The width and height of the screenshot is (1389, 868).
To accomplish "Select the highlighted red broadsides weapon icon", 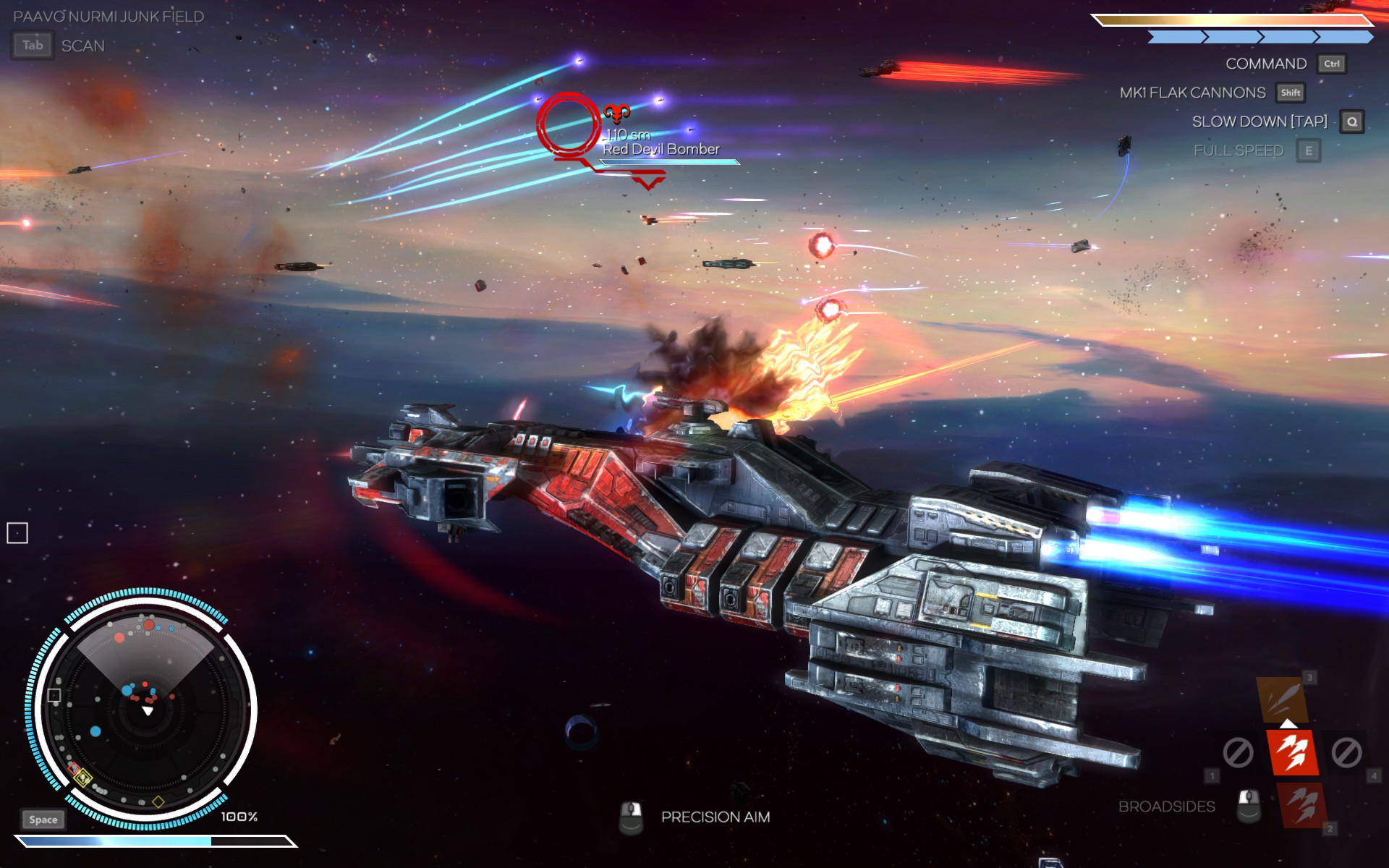I will click(1292, 752).
